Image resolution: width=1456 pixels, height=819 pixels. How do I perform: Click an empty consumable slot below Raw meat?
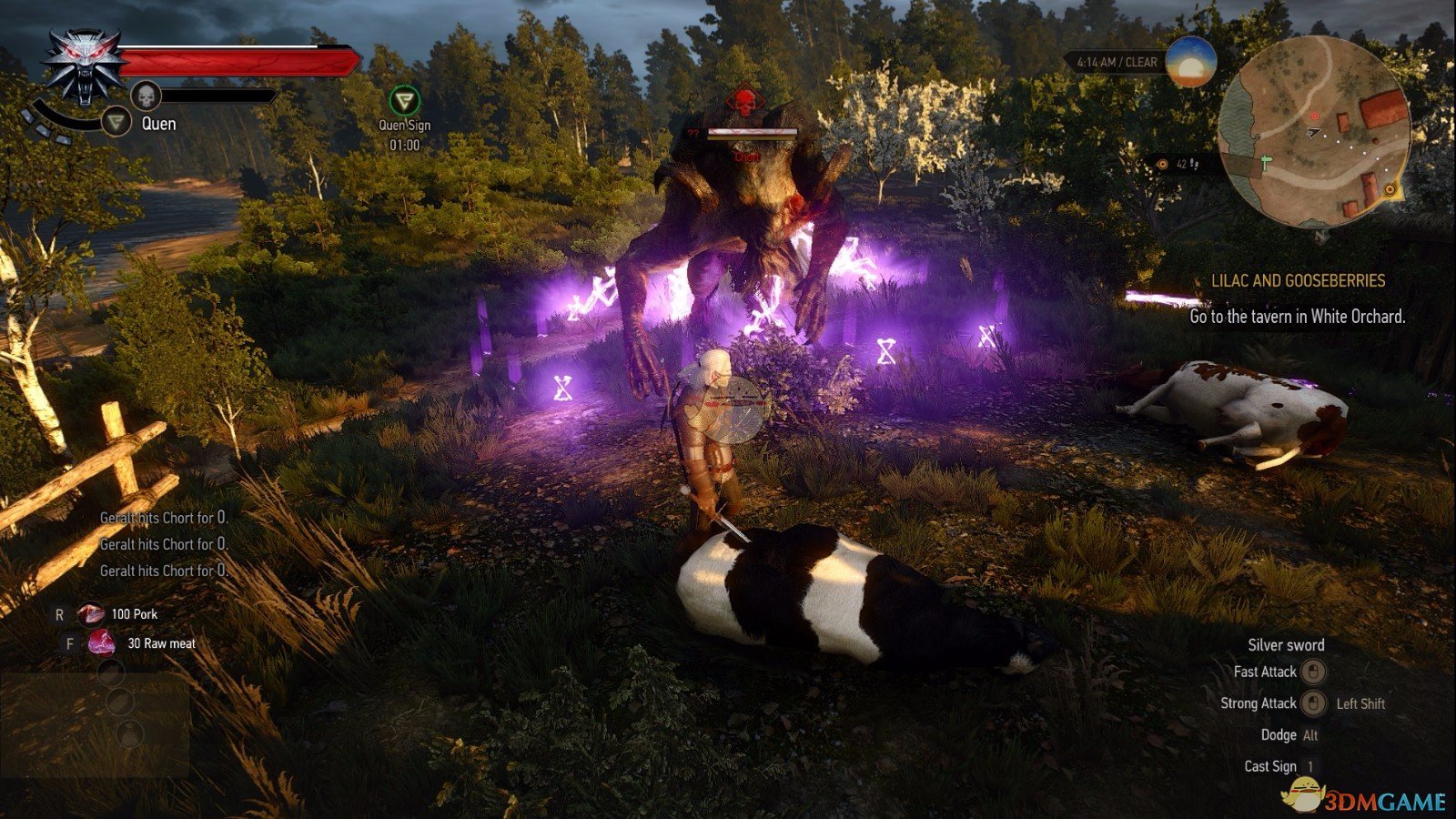pos(111,672)
